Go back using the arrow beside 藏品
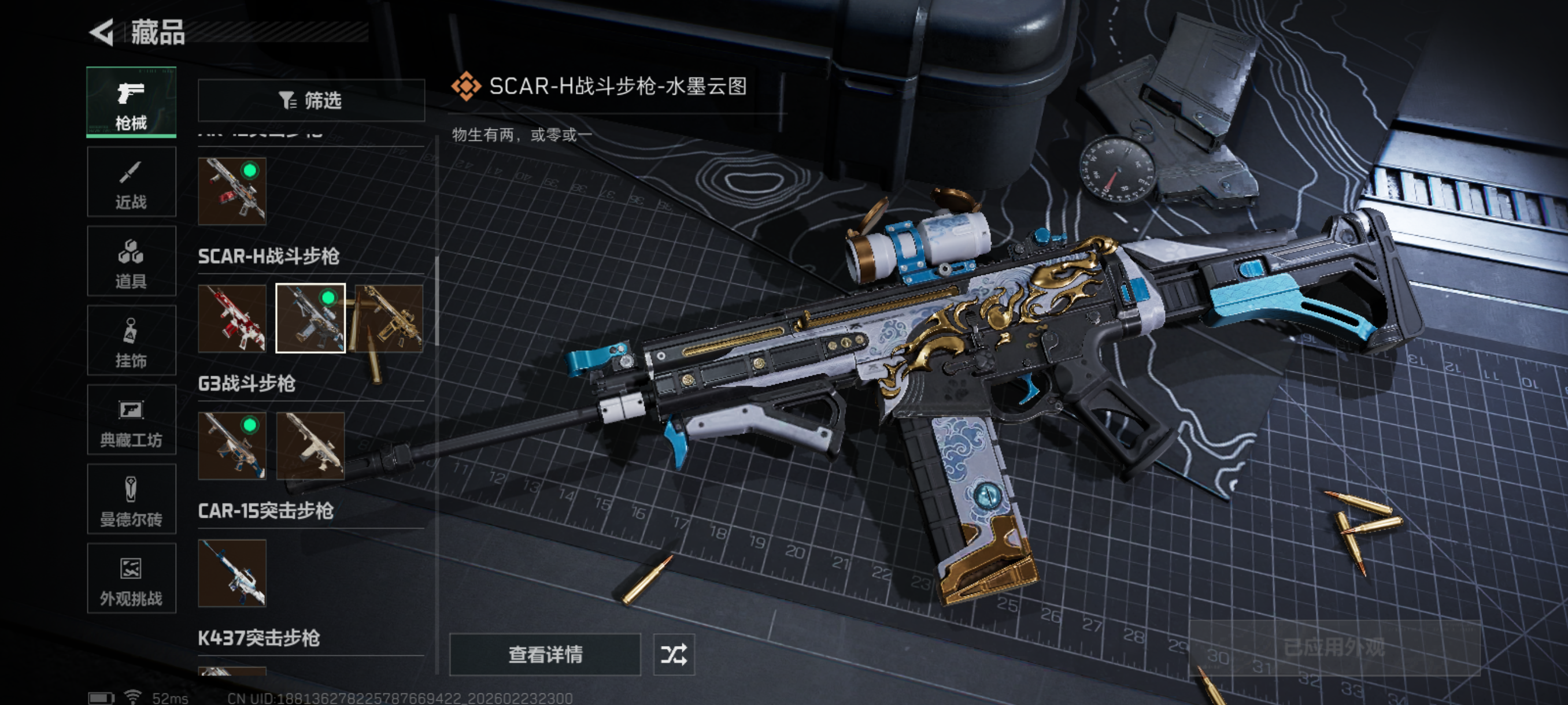This screenshot has height=705, width=1568. [x=102, y=32]
